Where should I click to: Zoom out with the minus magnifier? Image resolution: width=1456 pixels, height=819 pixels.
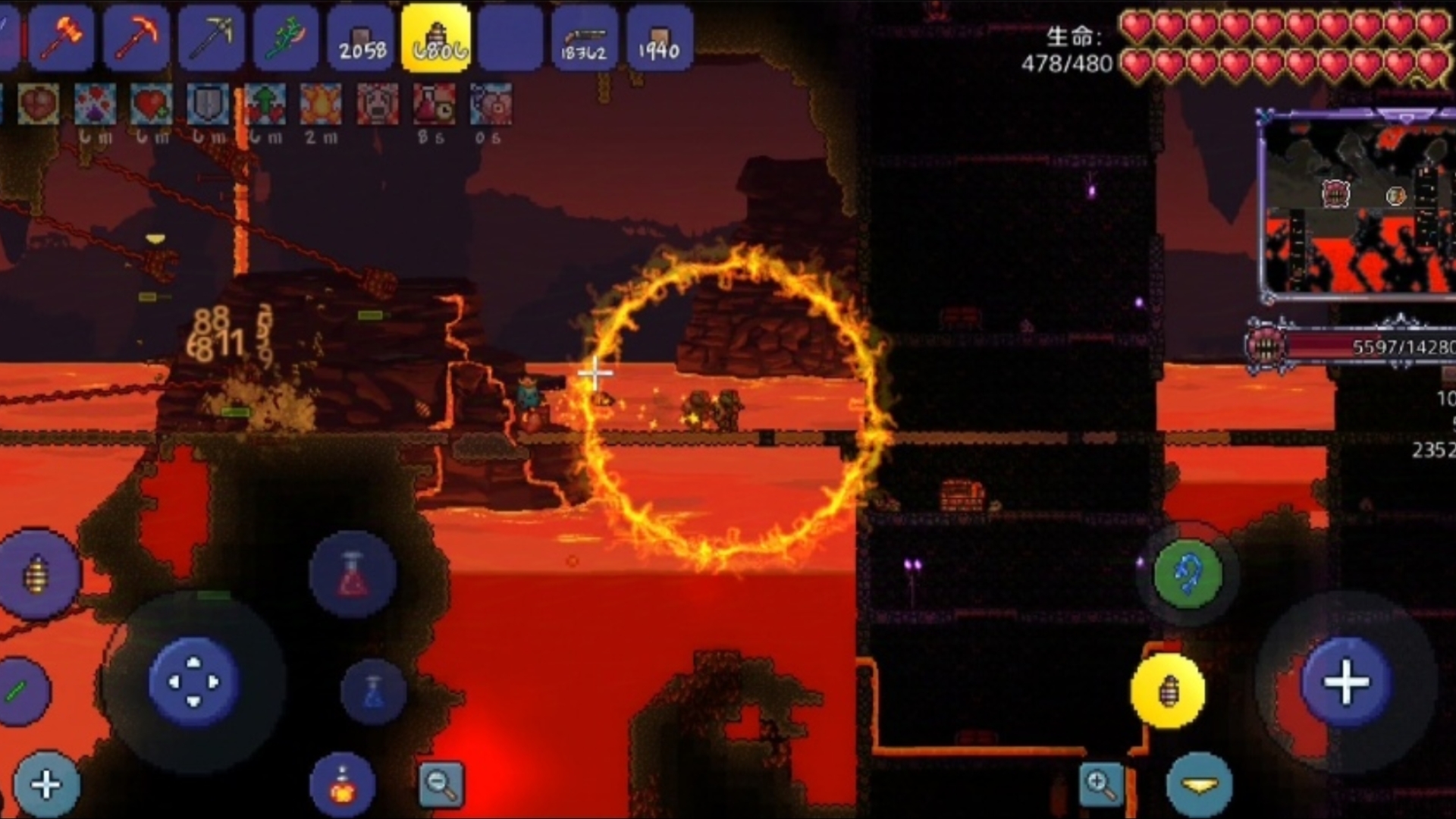[x=441, y=784]
